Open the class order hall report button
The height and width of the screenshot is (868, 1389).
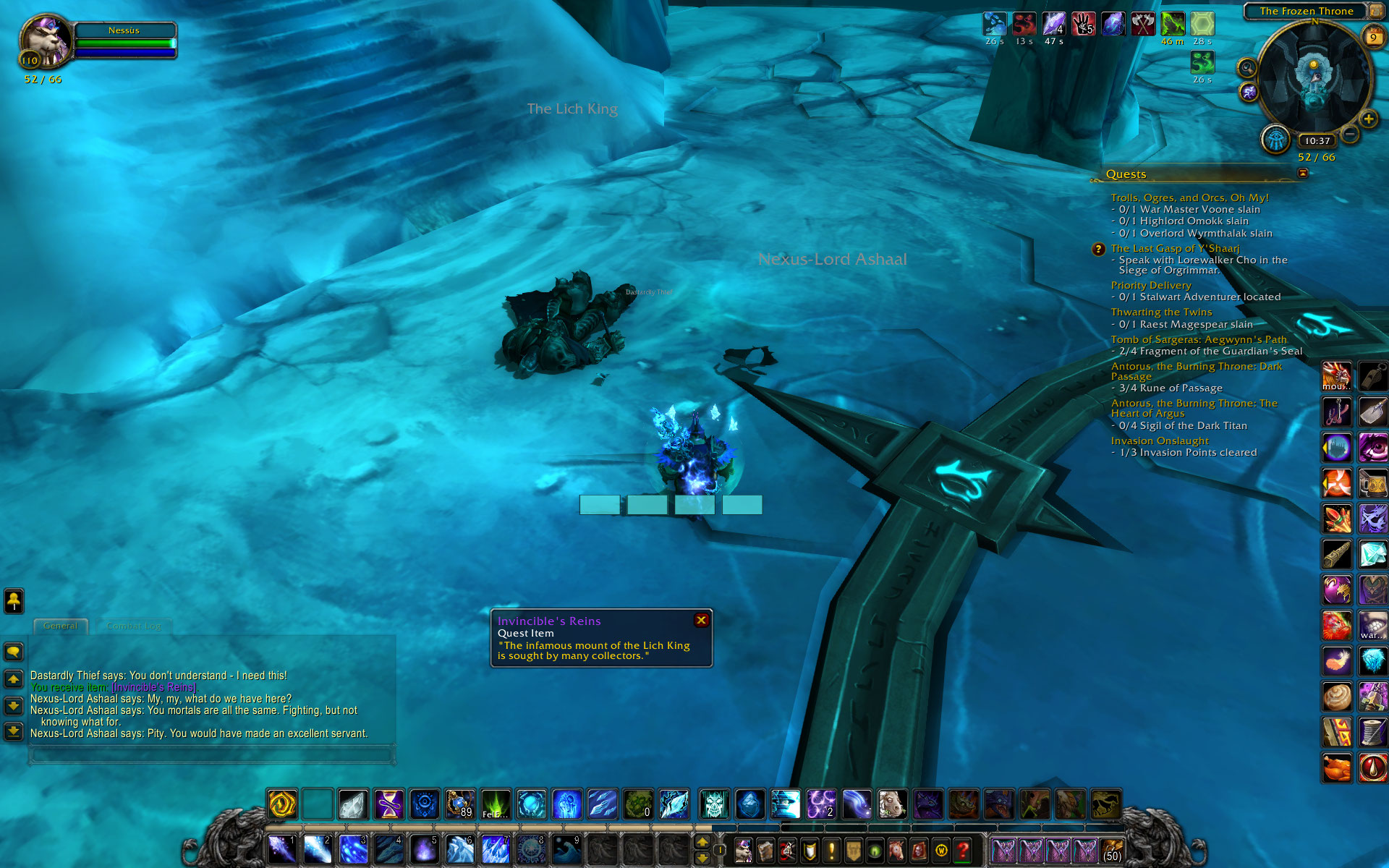[x=1275, y=140]
